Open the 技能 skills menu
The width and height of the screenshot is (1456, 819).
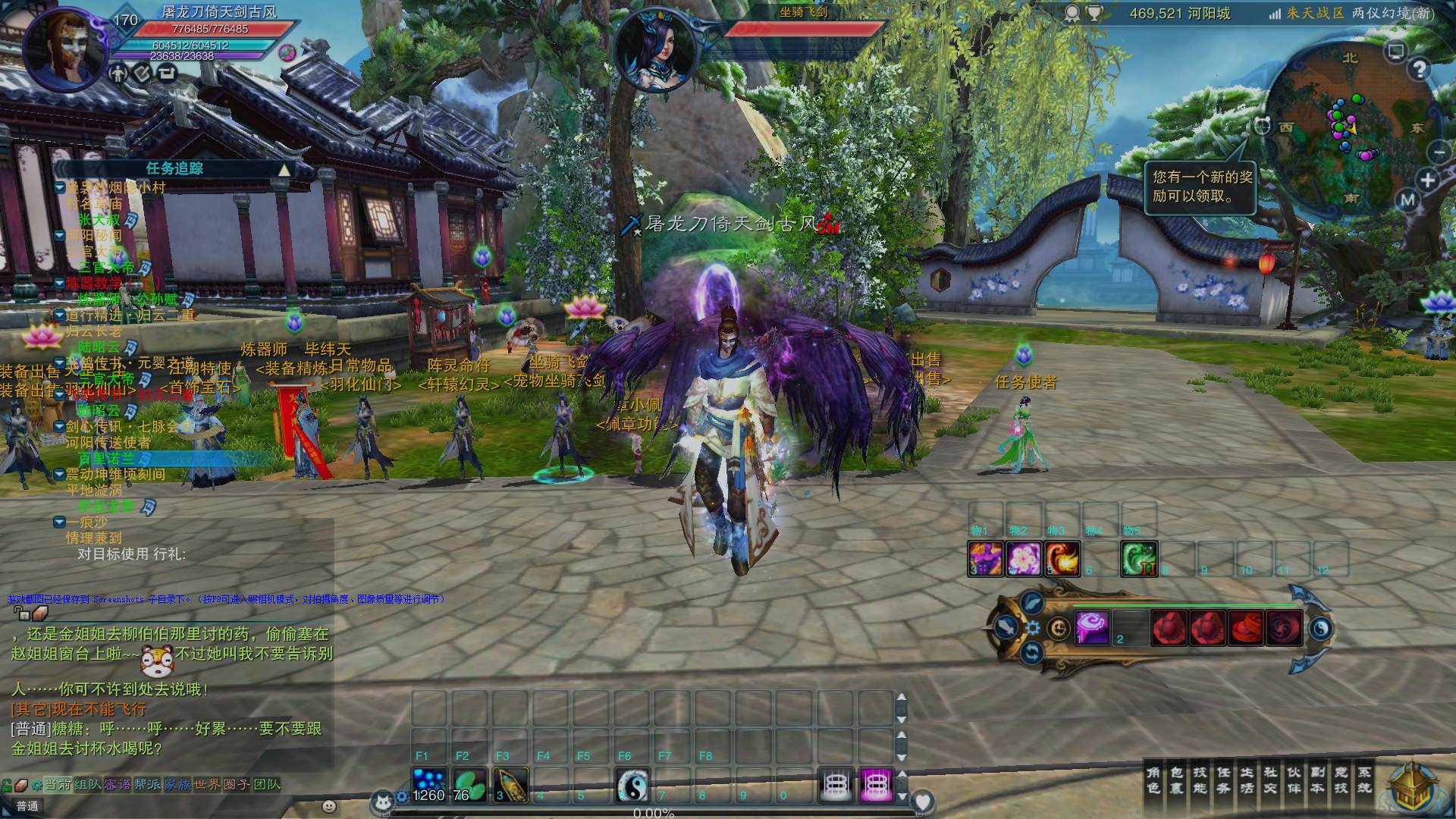(x=1200, y=780)
